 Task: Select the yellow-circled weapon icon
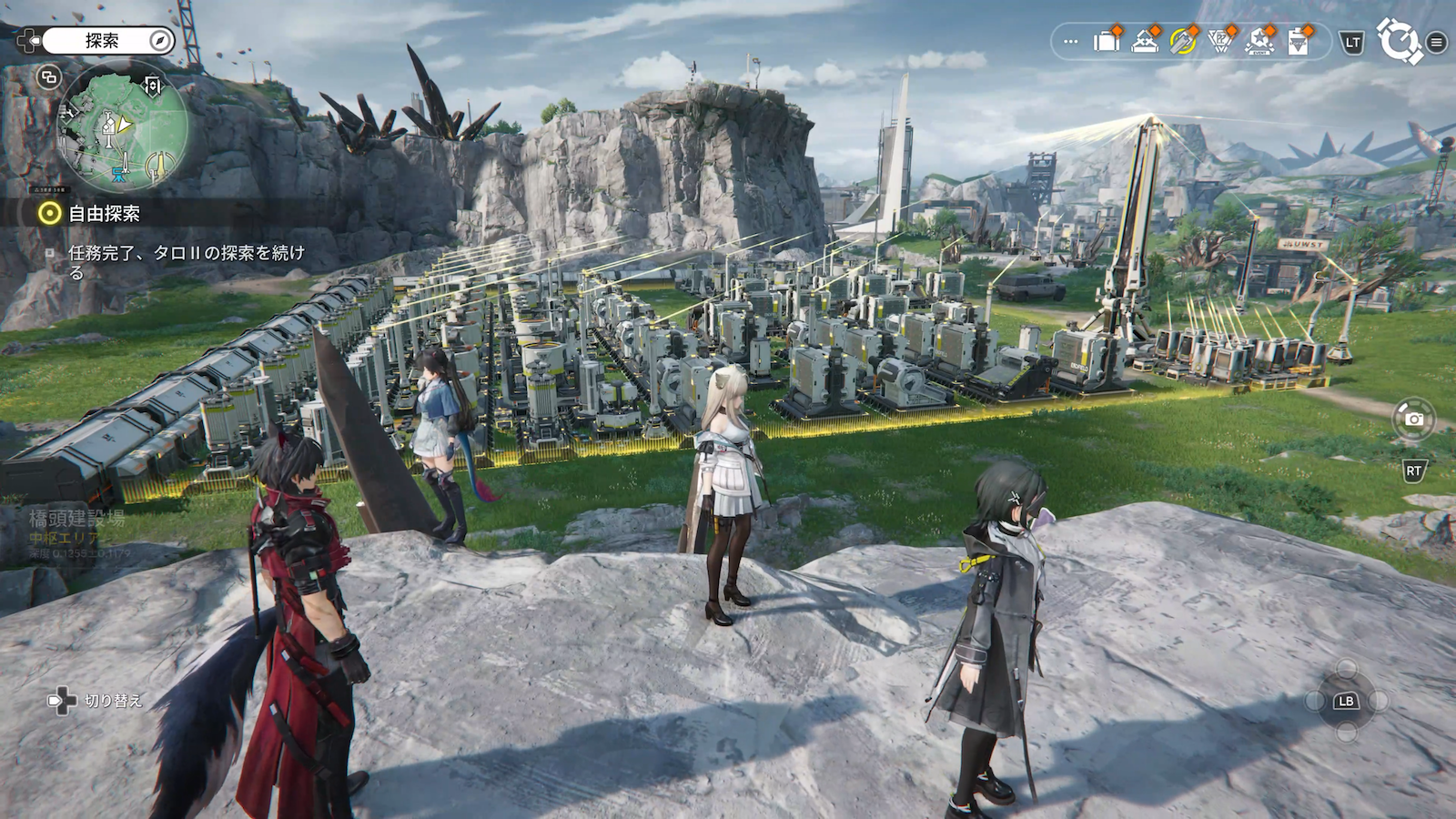pos(1183,41)
